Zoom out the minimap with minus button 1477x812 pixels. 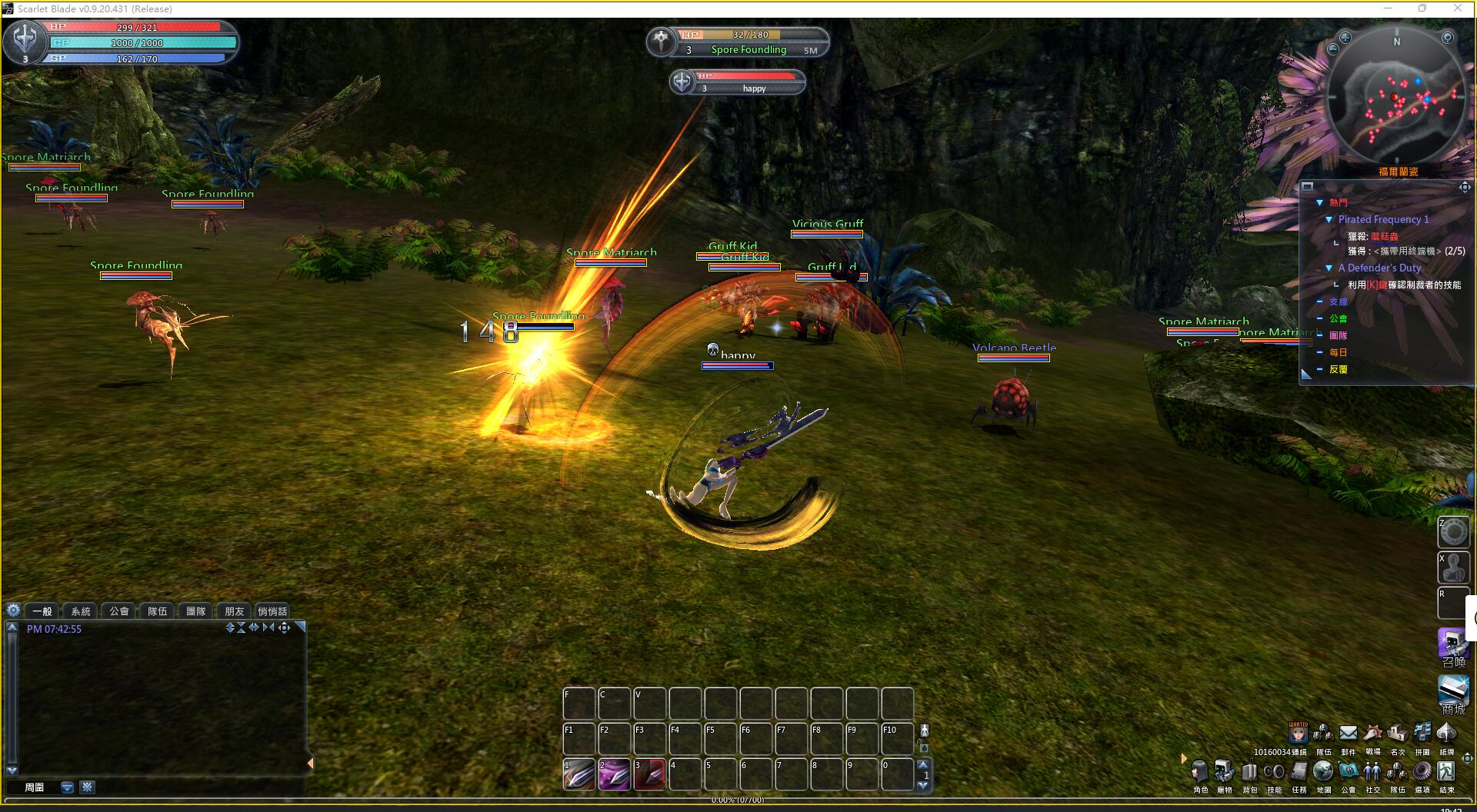[1332, 49]
